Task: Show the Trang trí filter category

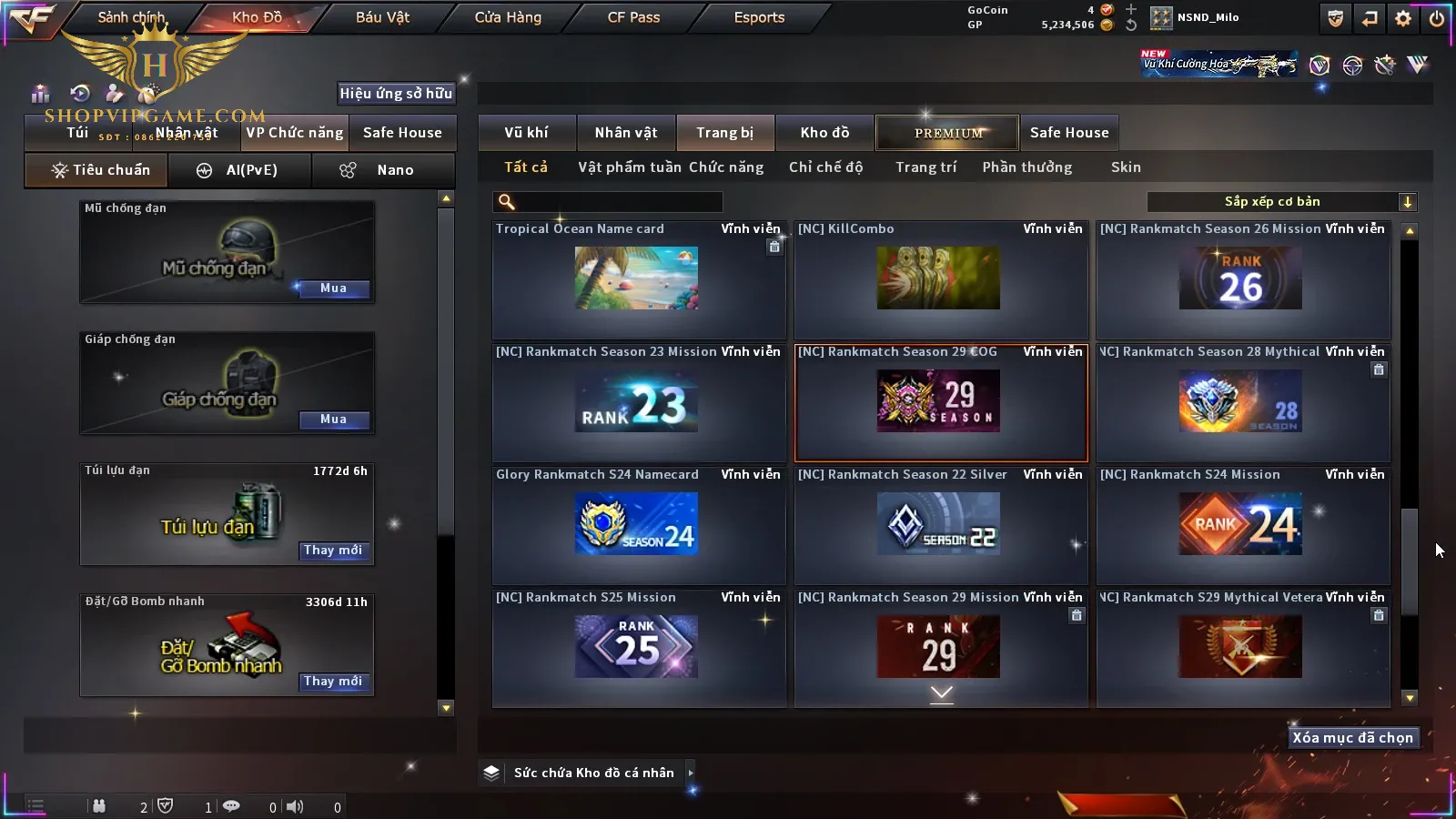Action: pos(925,167)
